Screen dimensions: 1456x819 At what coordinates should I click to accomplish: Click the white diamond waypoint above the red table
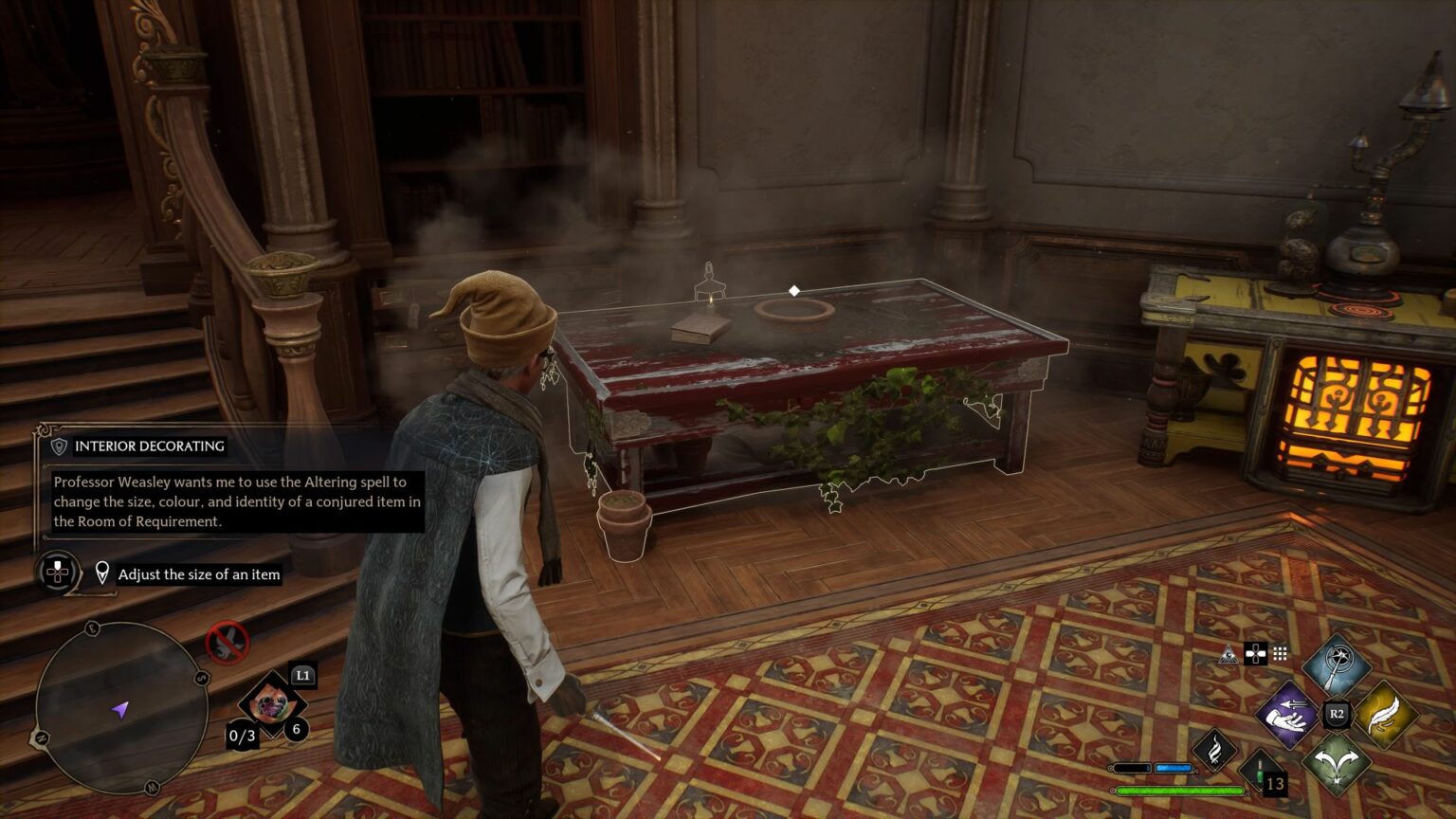point(794,289)
